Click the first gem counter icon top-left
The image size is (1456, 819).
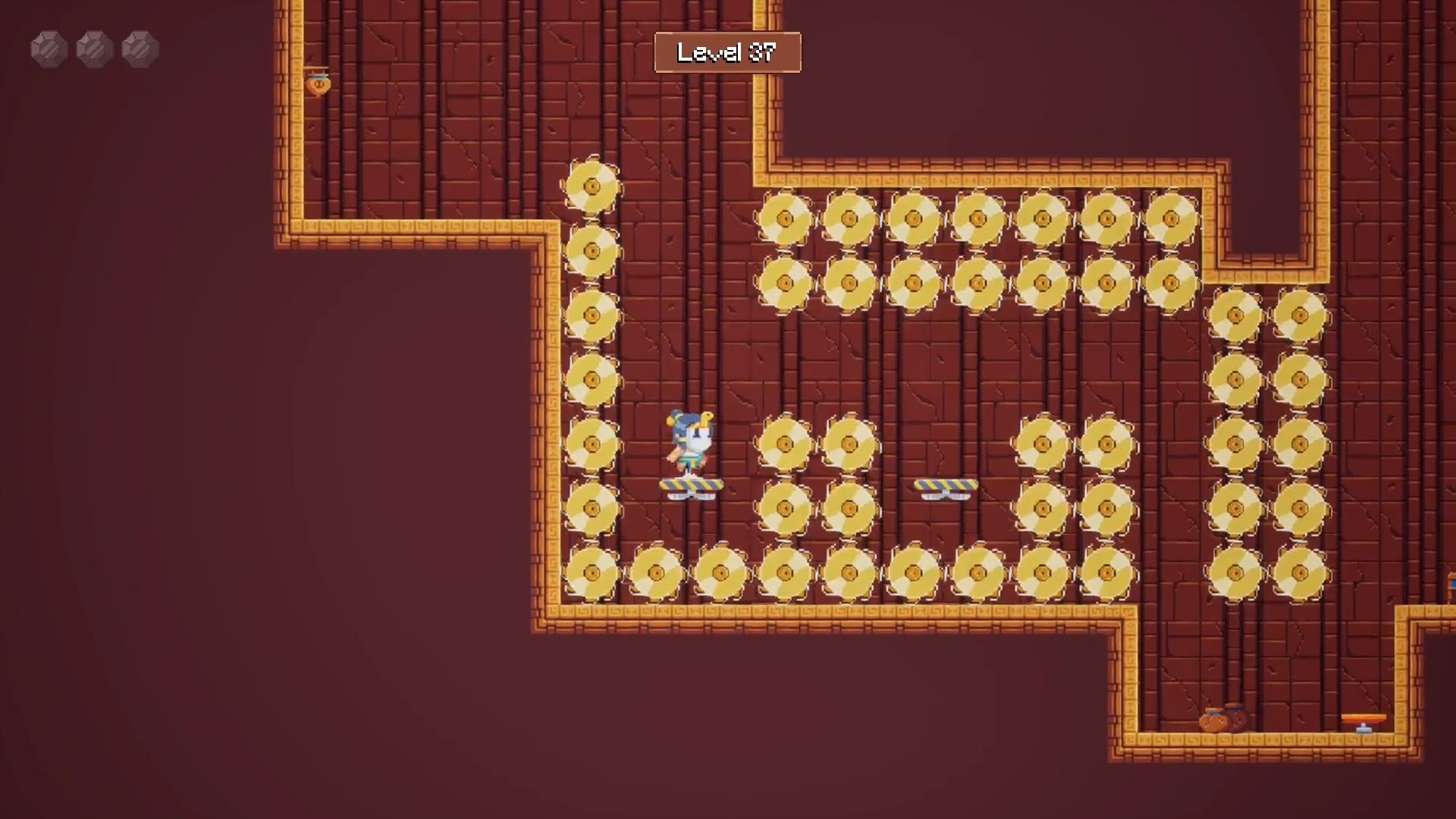49,49
